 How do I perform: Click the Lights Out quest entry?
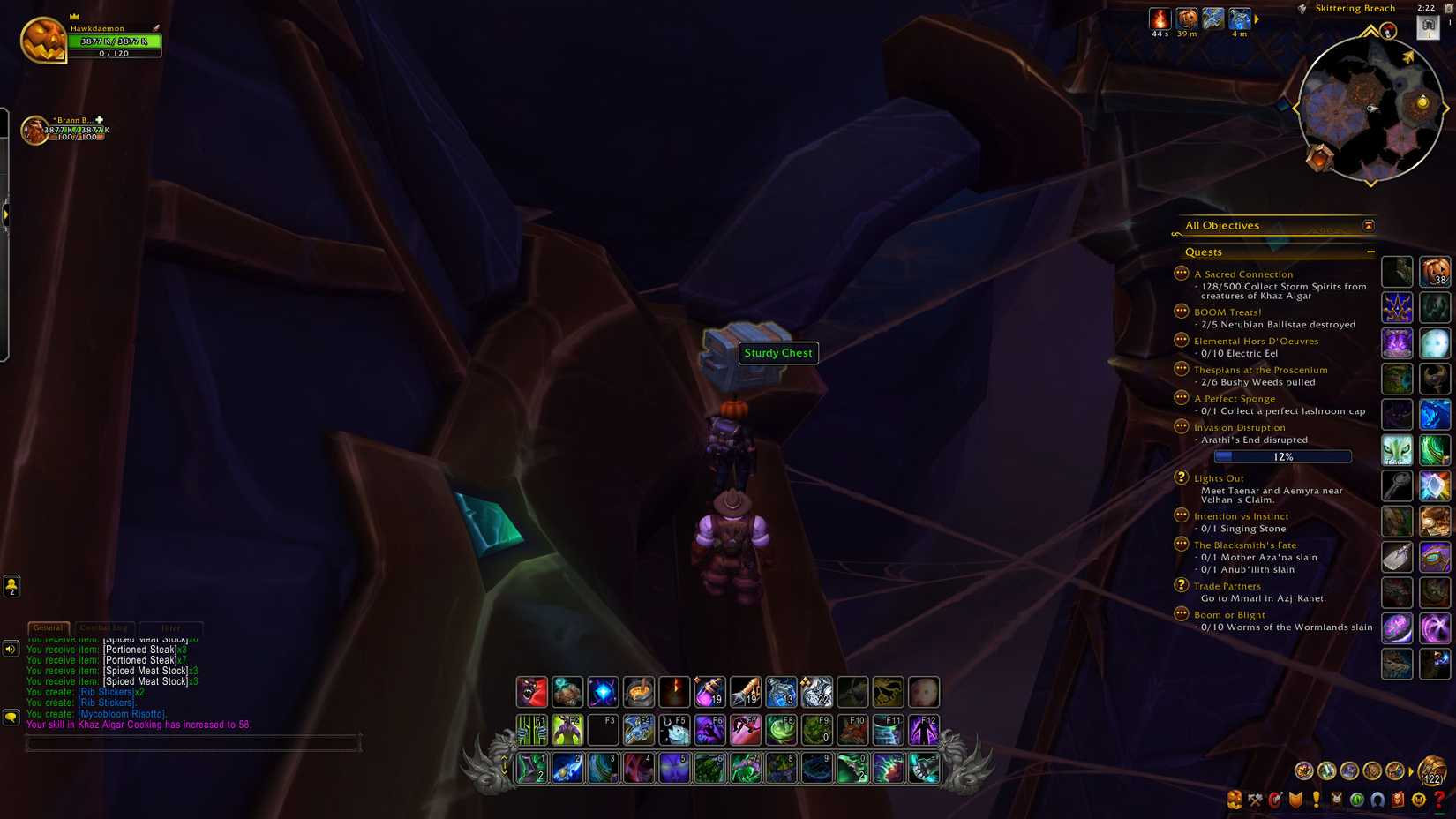click(1219, 477)
